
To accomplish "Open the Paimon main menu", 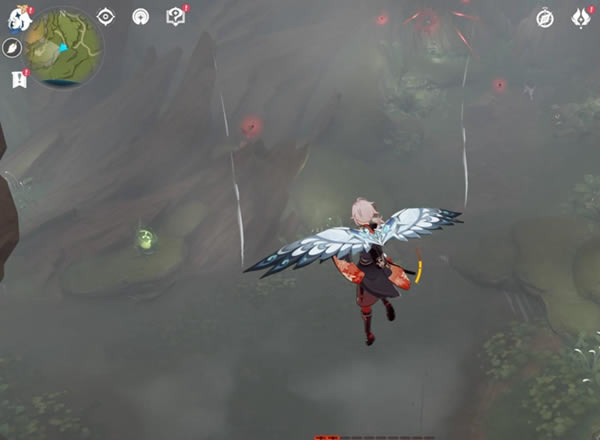I will tap(19, 17).
